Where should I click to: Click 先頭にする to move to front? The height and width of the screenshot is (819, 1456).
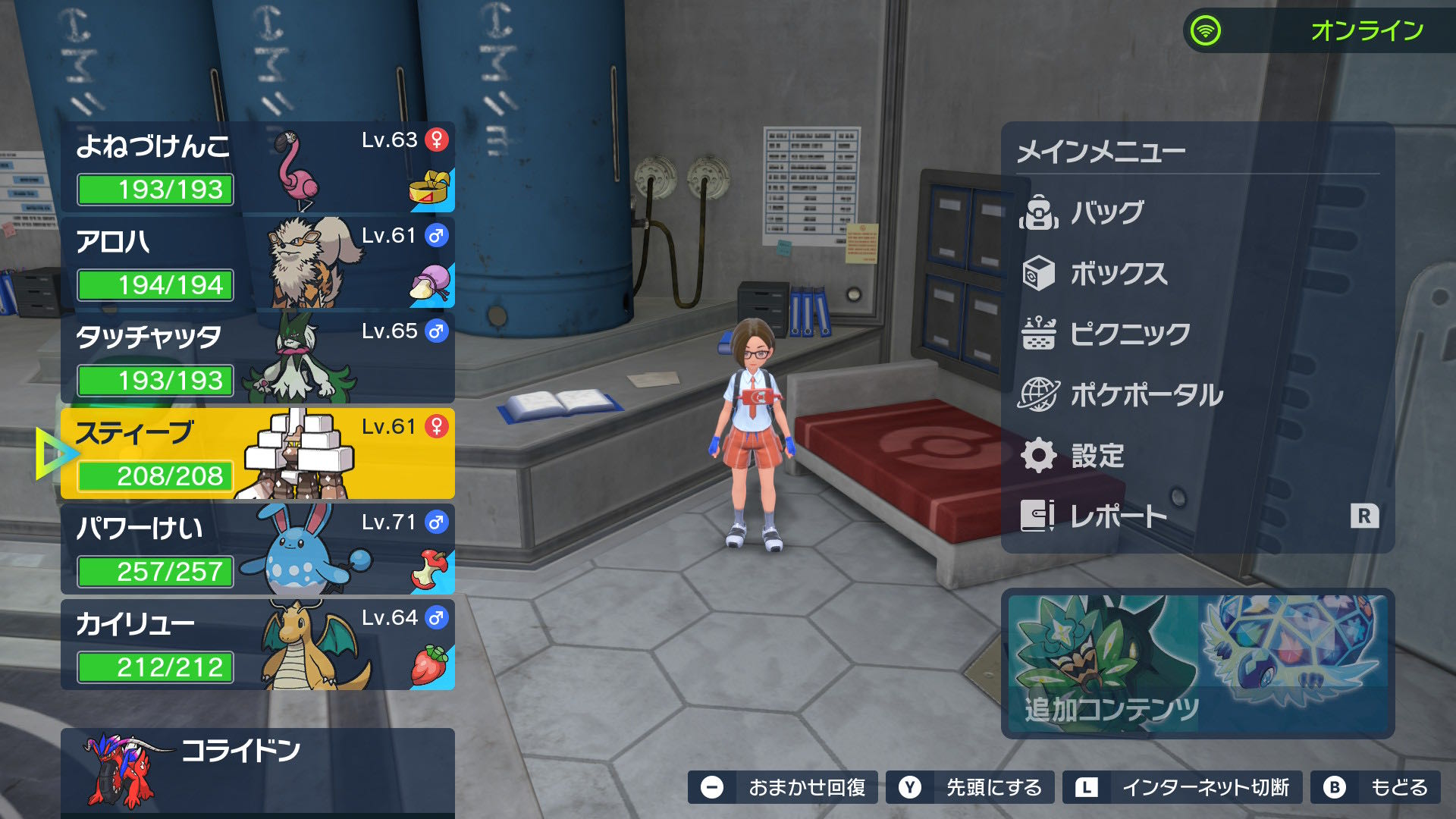[x=971, y=788]
